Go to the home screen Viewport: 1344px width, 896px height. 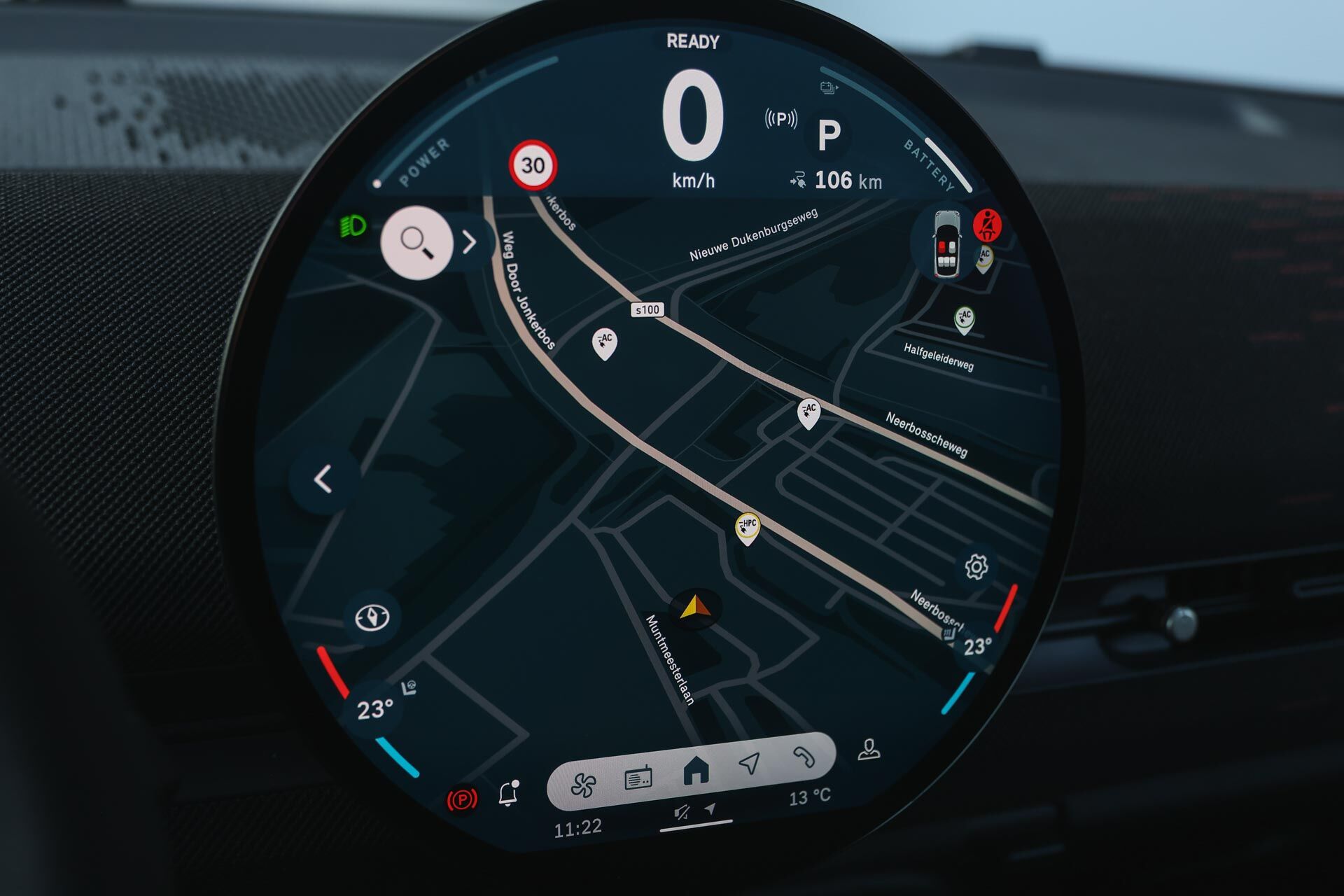pyautogui.click(x=696, y=771)
